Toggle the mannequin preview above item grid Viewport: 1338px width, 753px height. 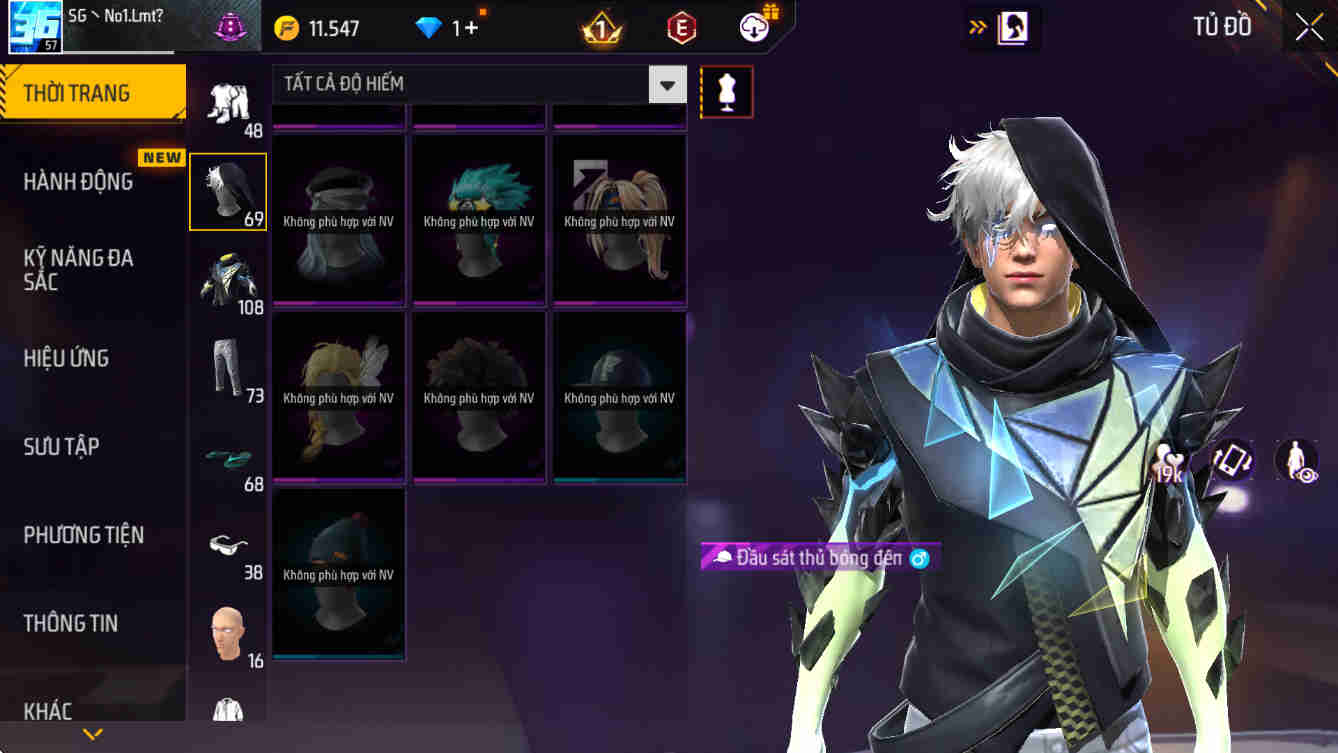tap(727, 91)
